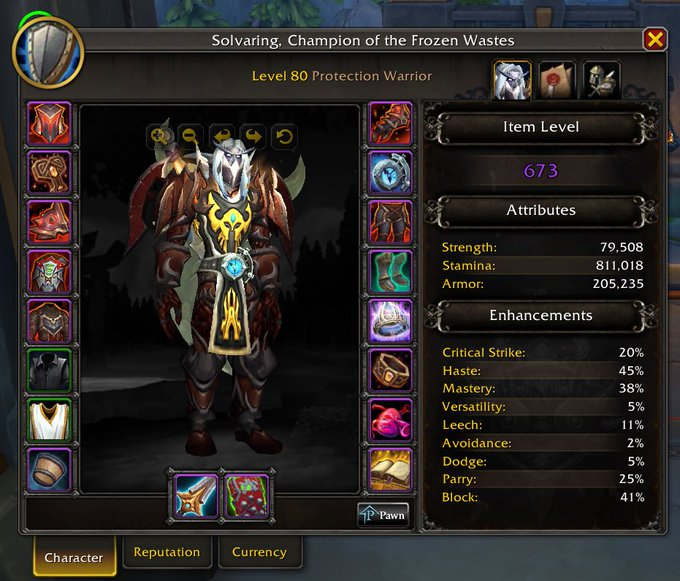Select the Character tab
This screenshot has height=581, width=680.
pos(73,556)
